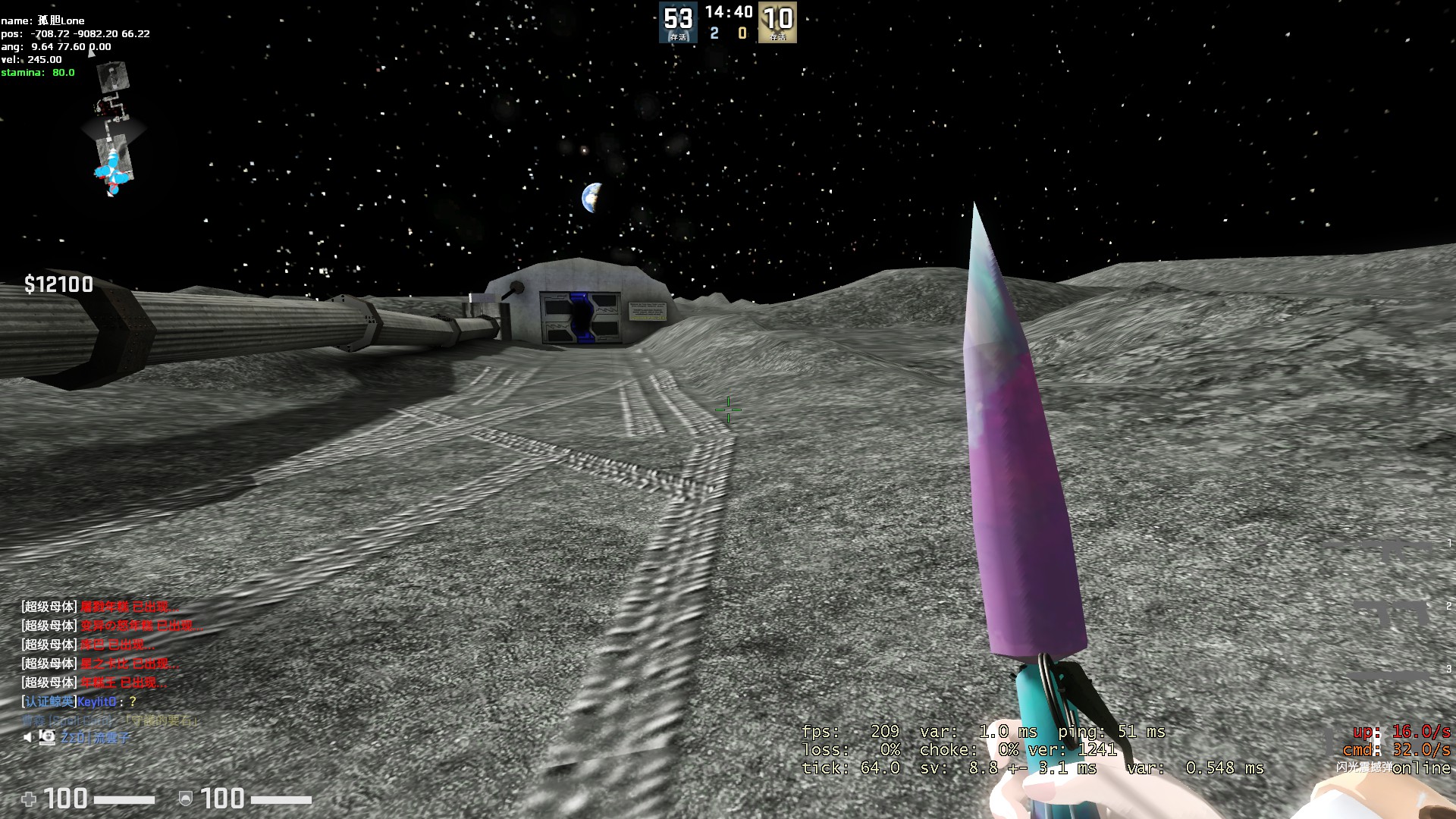The image size is (1456, 819).
Task: Click the ping: 51 ms stat
Action: [x=1110, y=732]
